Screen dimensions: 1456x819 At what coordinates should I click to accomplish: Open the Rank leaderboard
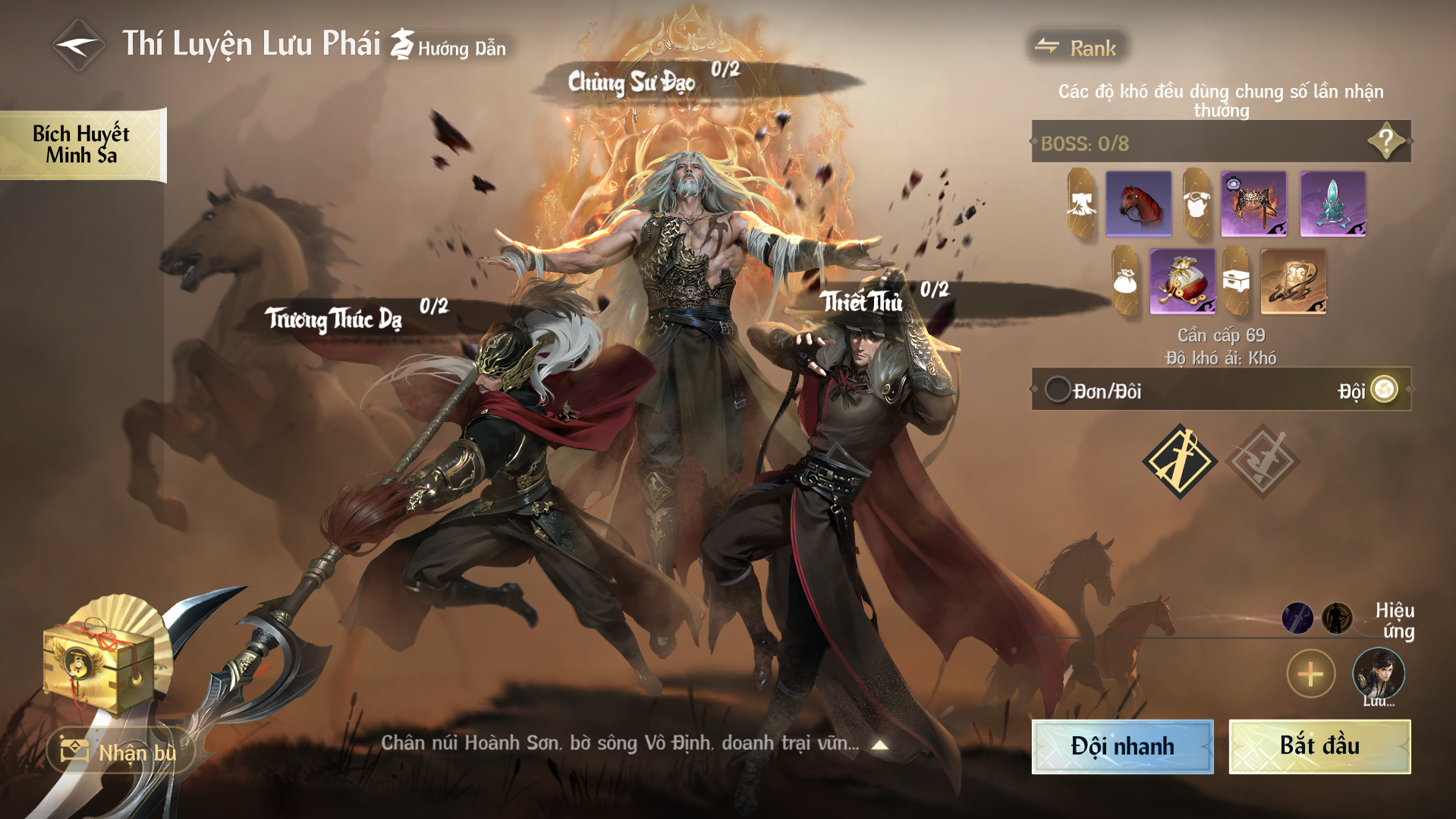[x=1077, y=48]
